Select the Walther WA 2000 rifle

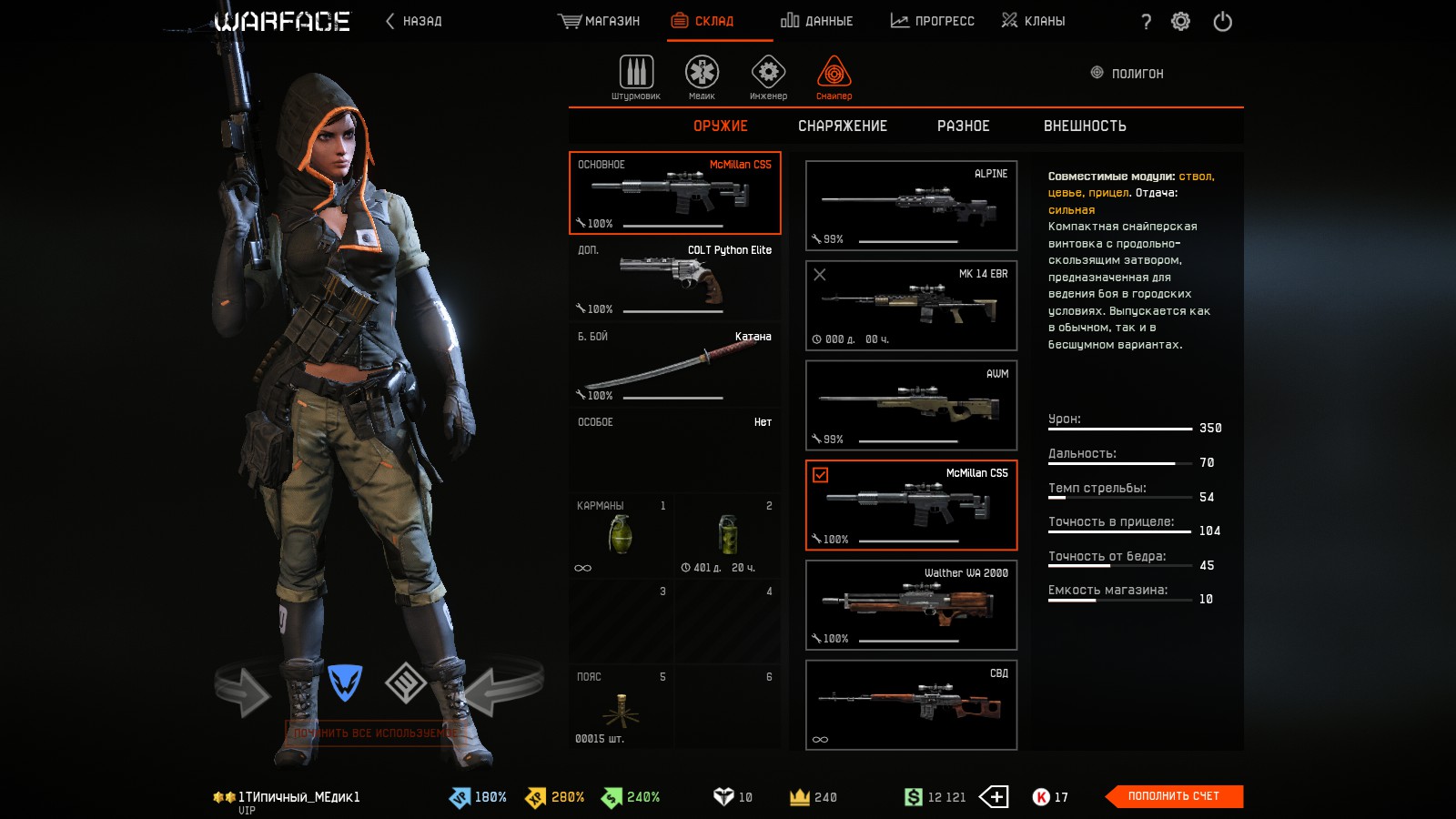(x=911, y=605)
